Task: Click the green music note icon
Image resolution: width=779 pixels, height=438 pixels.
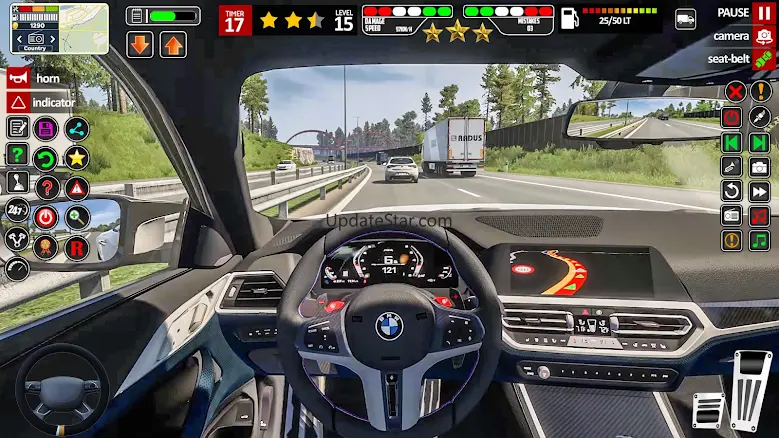Action: (x=760, y=241)
